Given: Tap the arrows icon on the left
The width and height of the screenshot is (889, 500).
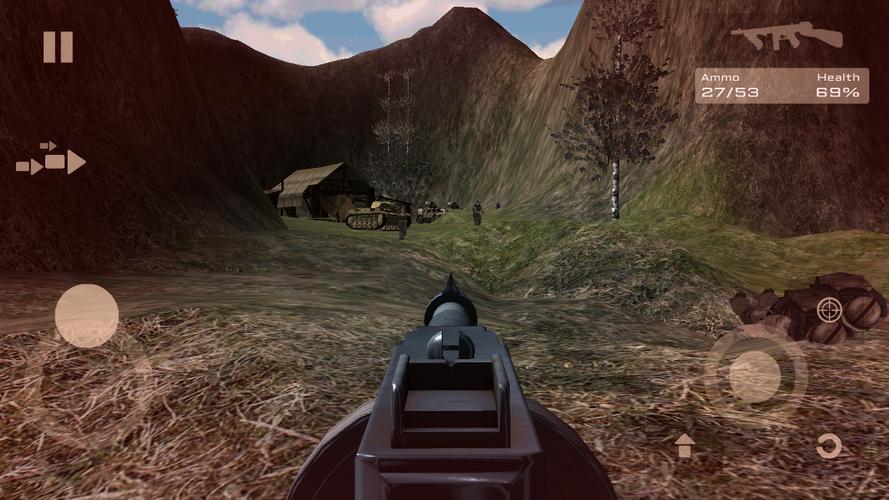Looking at the screenshot, I should (51, 160).
